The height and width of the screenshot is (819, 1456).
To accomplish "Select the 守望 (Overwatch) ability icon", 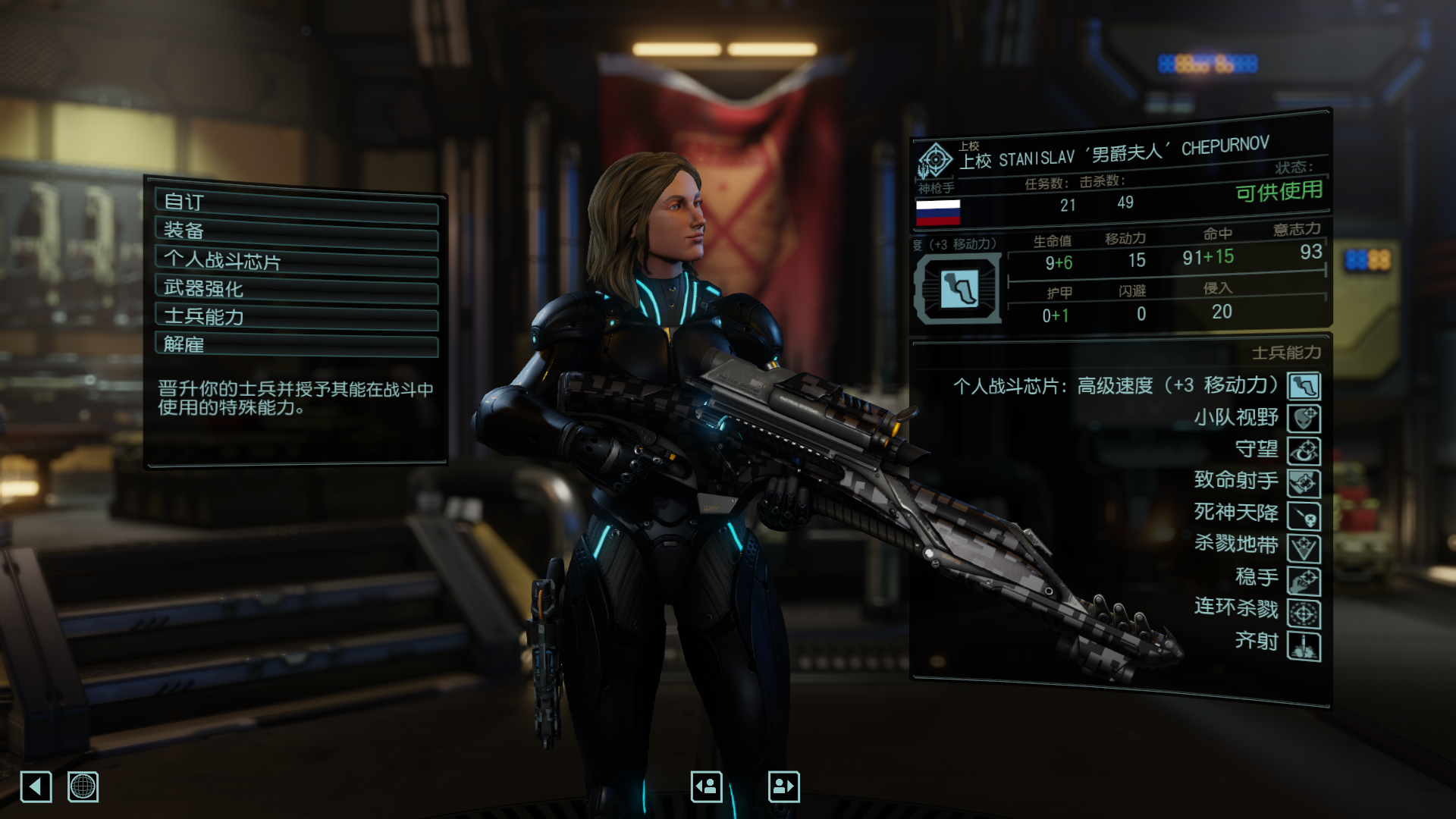I will click(1303, 450).
